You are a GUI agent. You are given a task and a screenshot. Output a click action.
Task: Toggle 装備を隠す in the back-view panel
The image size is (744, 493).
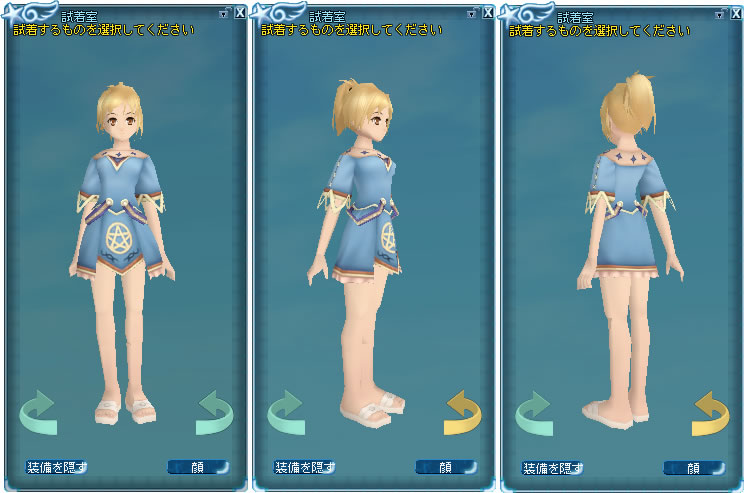(x=552, y=467)
